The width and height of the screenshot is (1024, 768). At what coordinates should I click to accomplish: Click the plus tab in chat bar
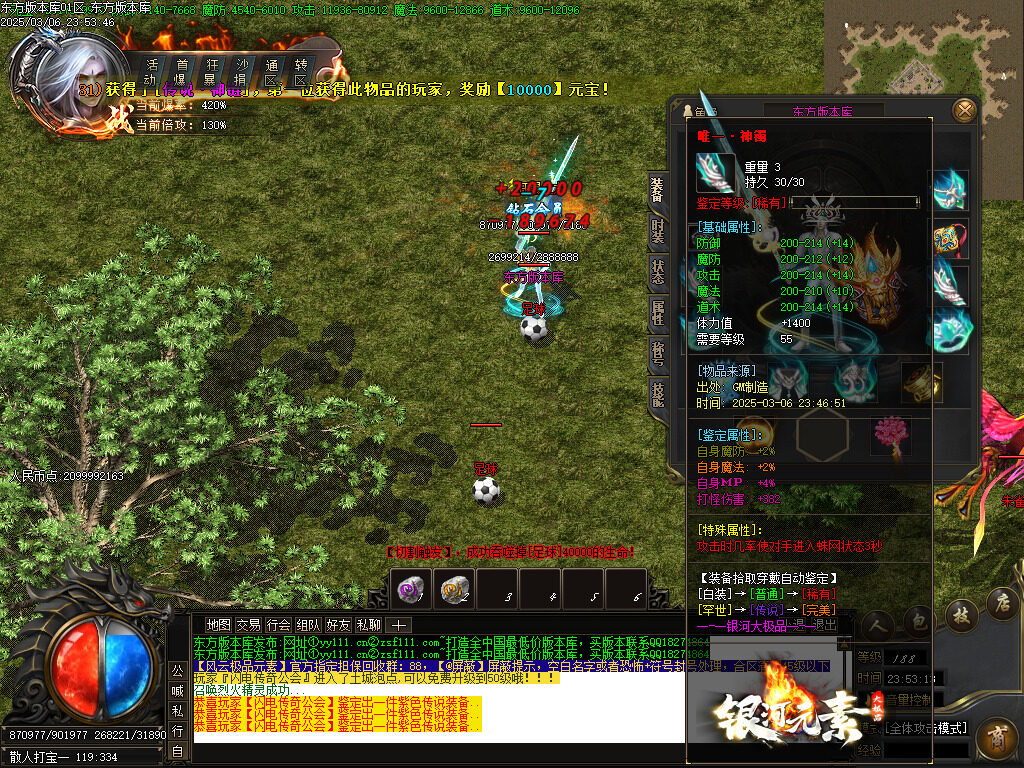398,625
